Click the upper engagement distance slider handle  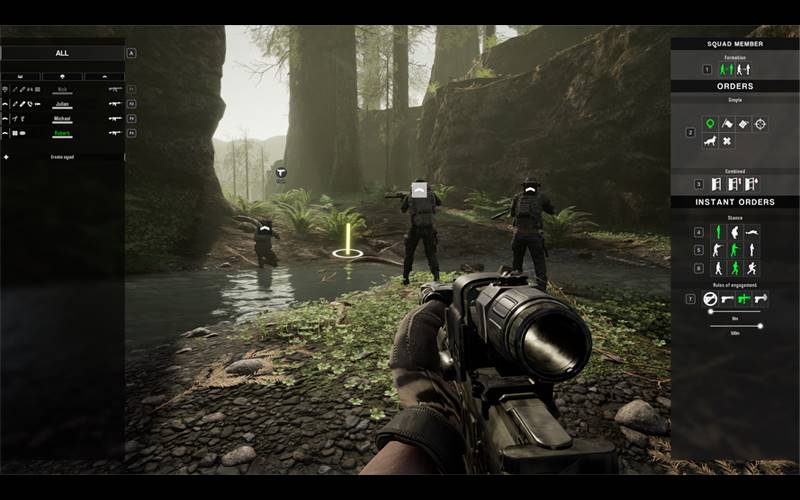(x=709, y=311)
